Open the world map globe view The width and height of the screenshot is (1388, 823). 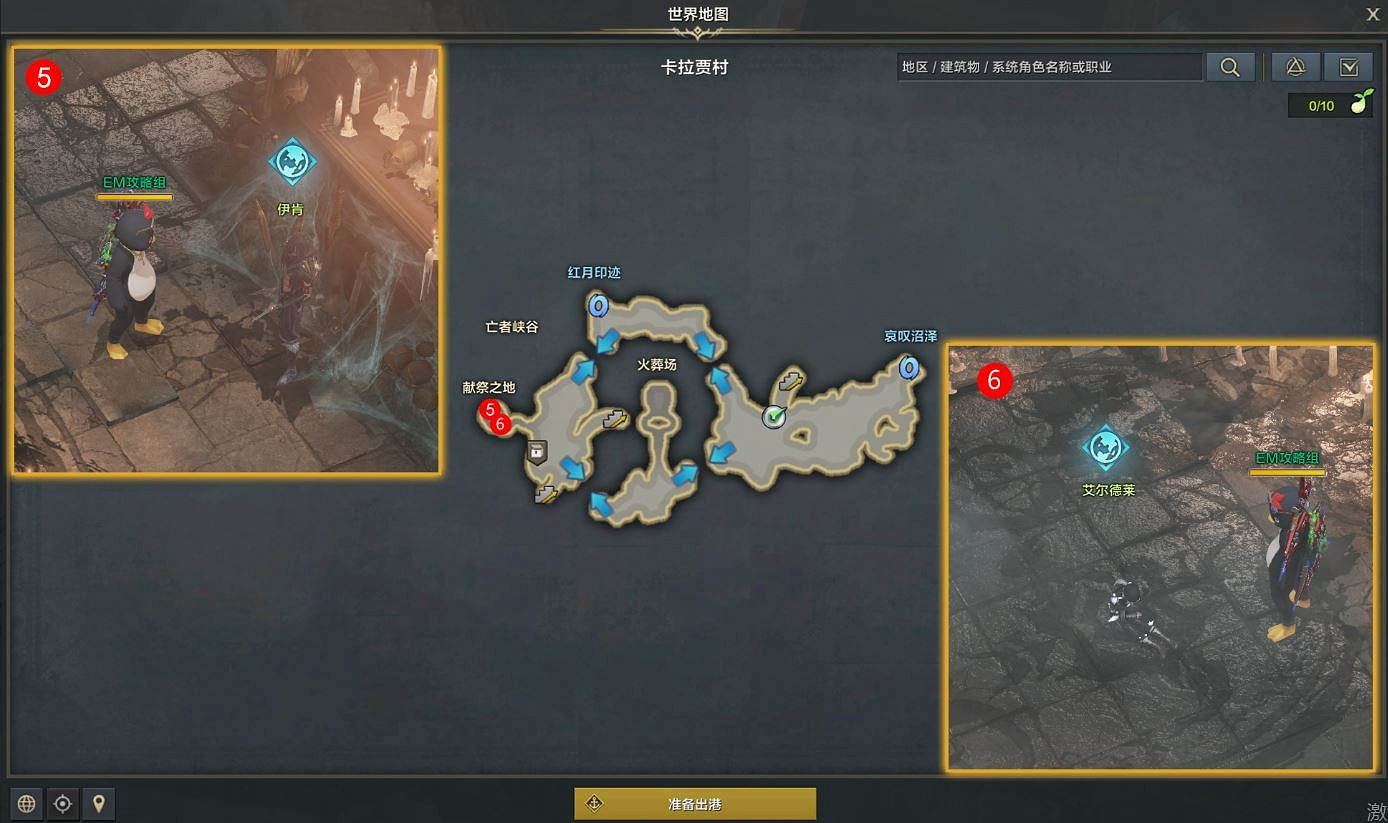(x=25, y=803)
